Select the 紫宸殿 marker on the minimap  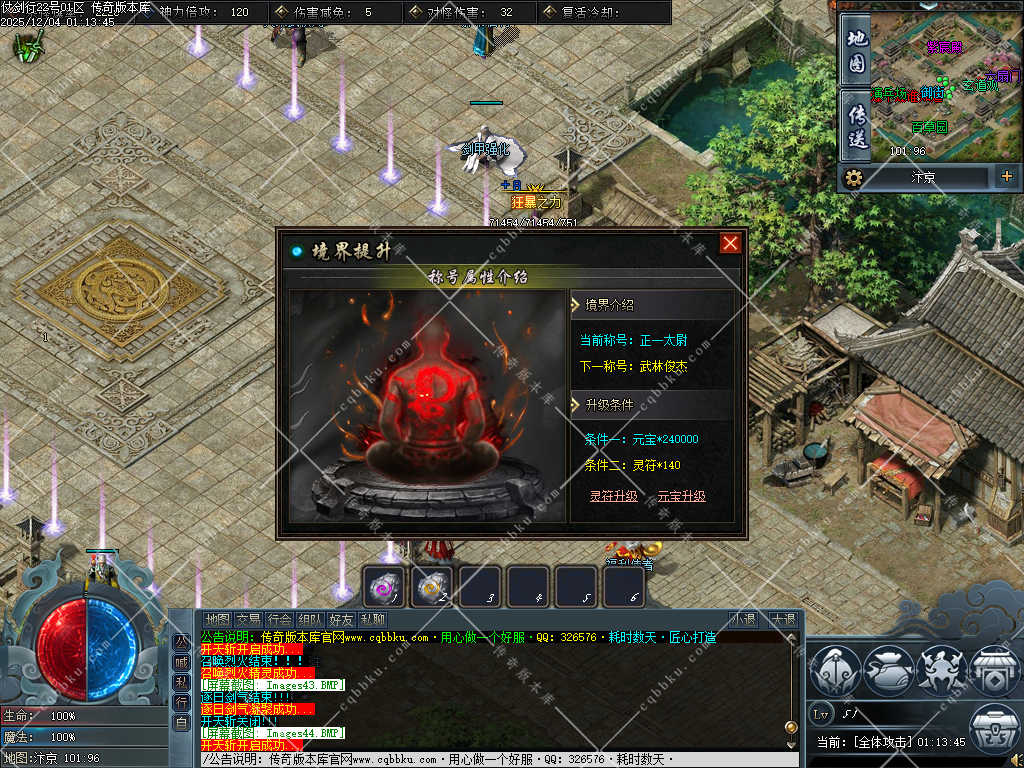point(943,46)
